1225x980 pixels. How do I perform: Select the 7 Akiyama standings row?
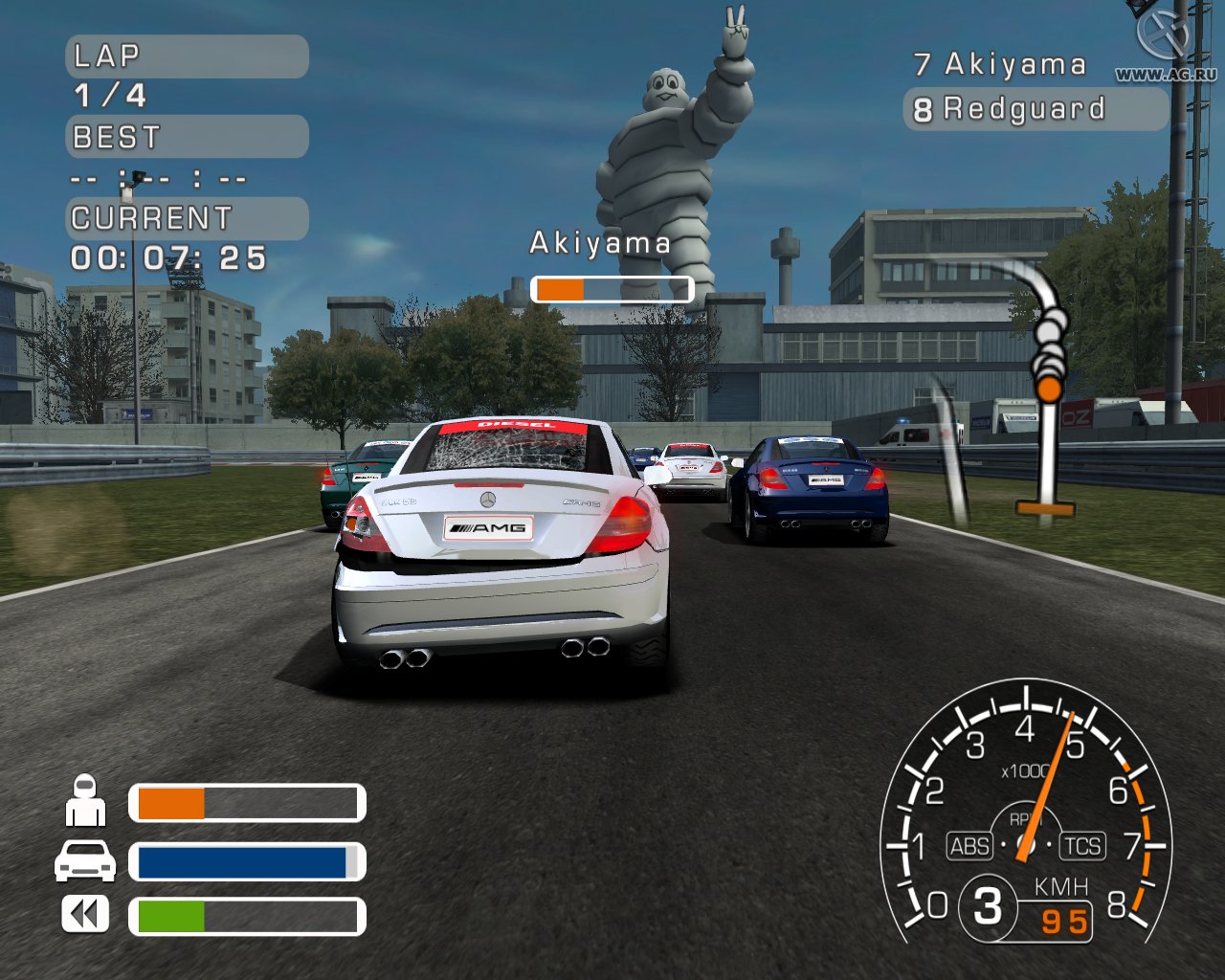coord(1000,64)
